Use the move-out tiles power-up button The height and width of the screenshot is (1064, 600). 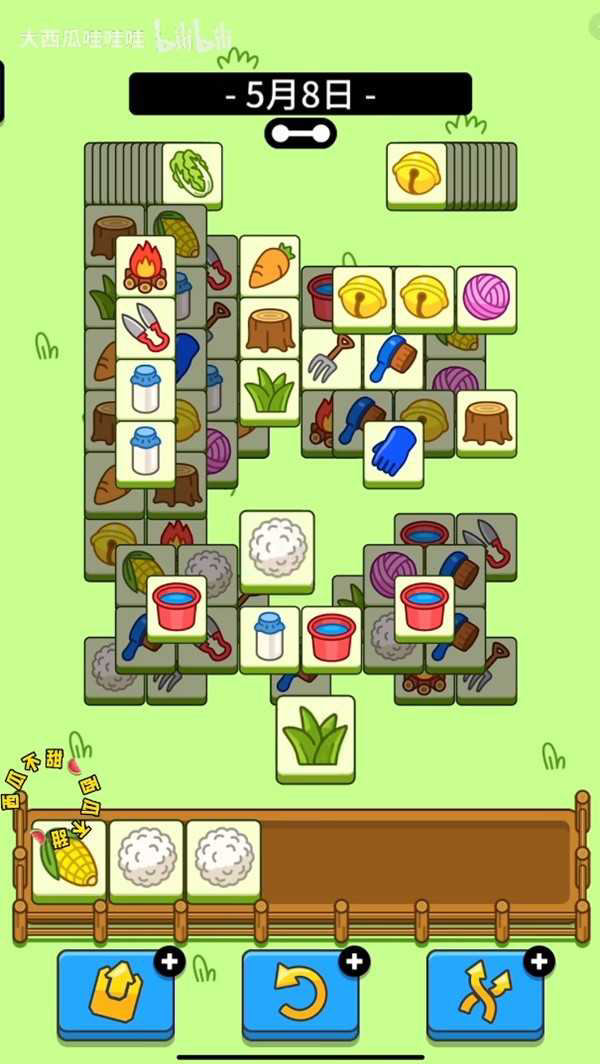(x=116, y=994)
